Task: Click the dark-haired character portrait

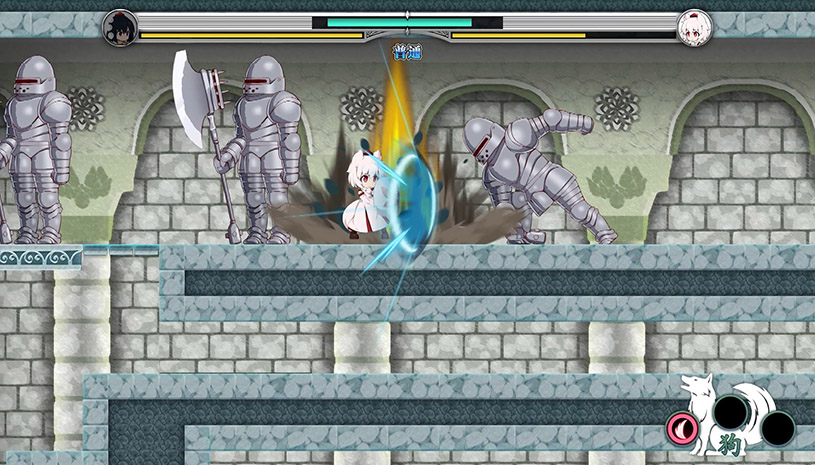Action: (121, 27)
